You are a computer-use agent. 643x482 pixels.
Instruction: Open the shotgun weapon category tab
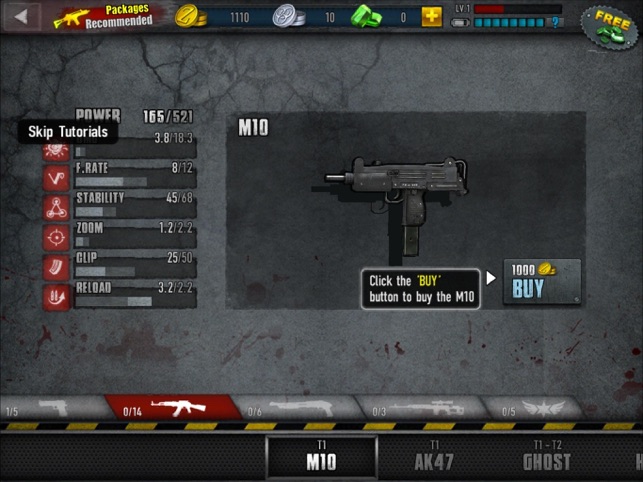(x=298, y=409)
